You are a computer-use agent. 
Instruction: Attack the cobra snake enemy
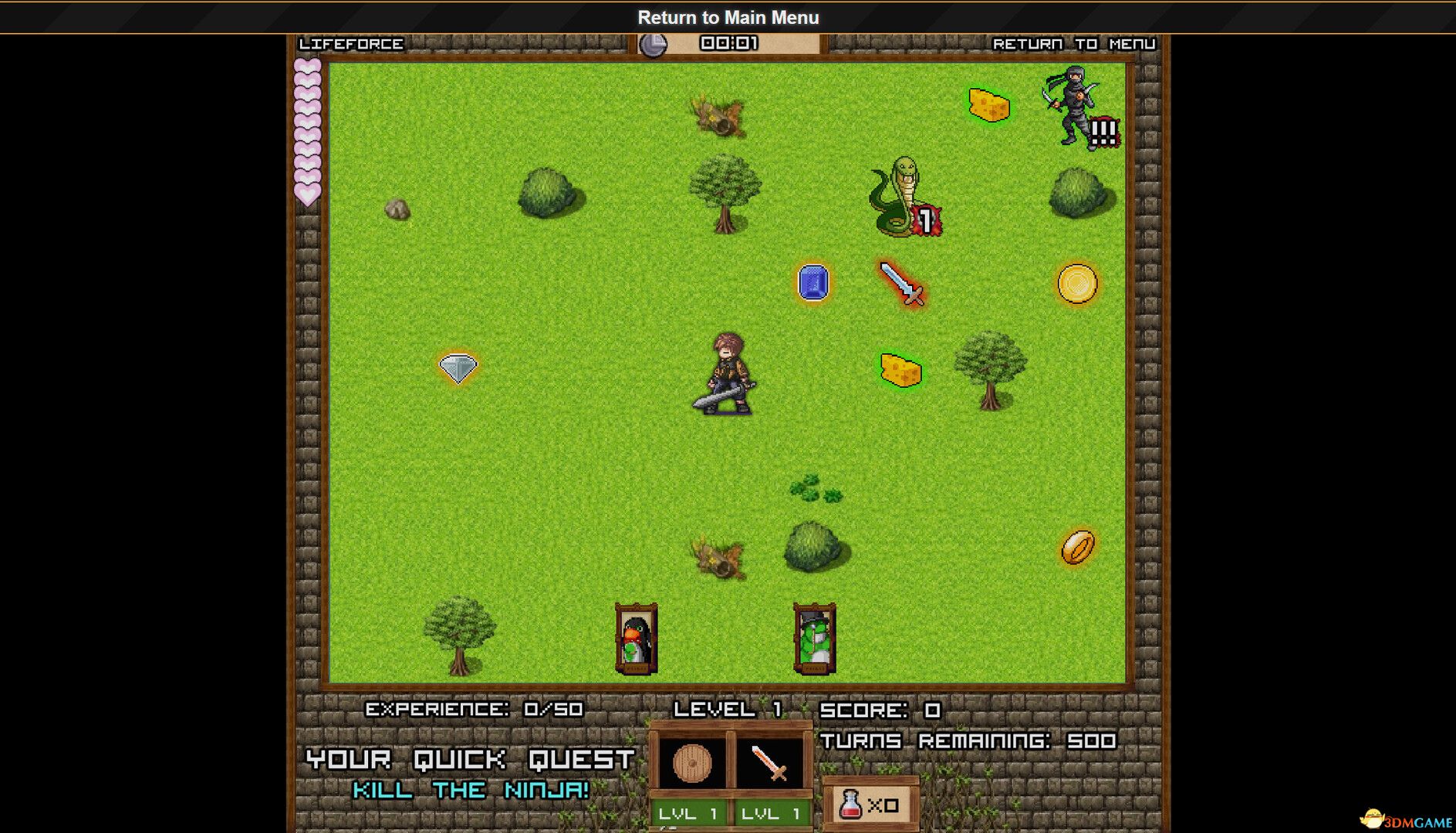(900, 194)
